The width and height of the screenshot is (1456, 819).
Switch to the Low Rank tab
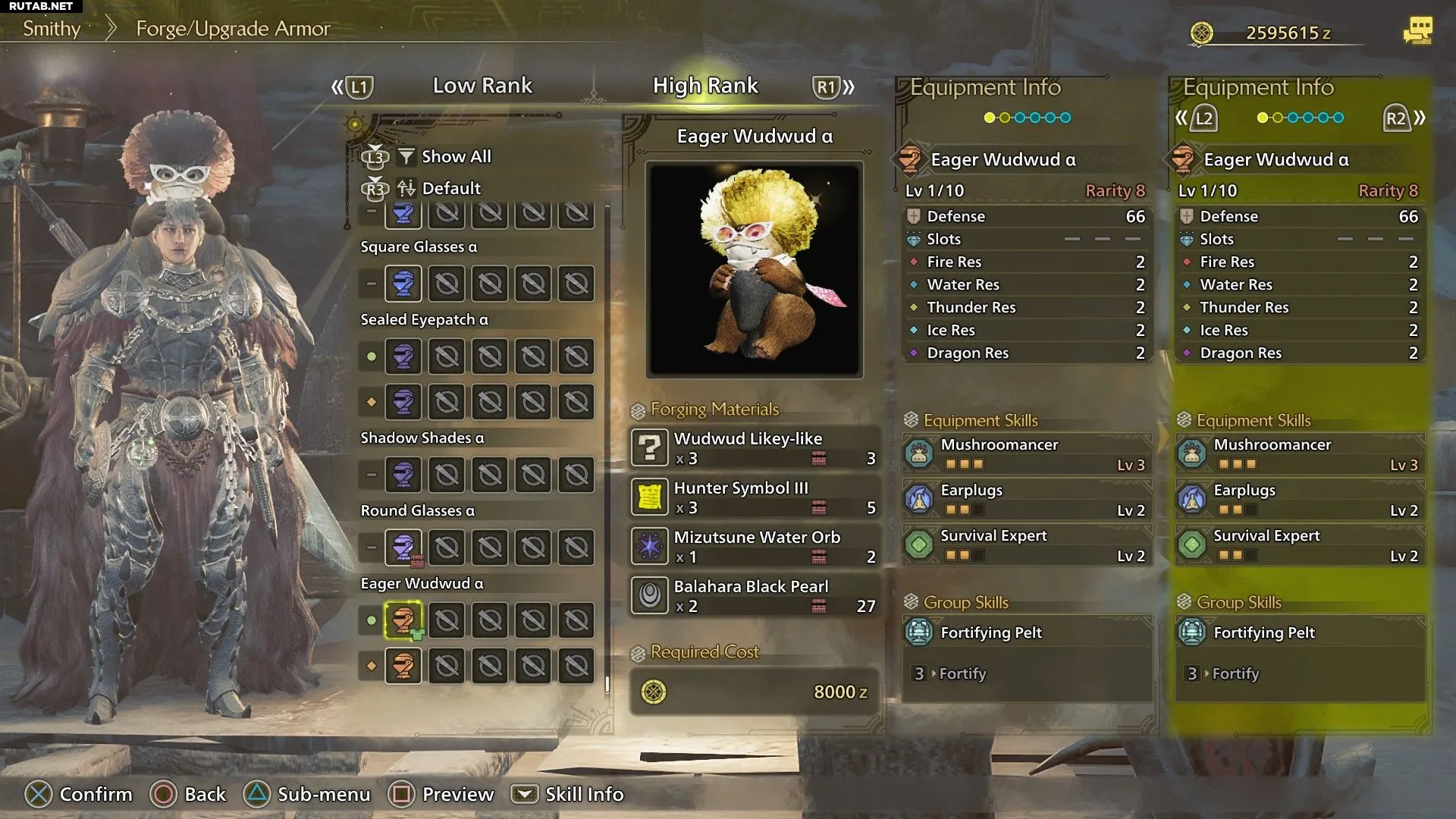coord(482,86)
